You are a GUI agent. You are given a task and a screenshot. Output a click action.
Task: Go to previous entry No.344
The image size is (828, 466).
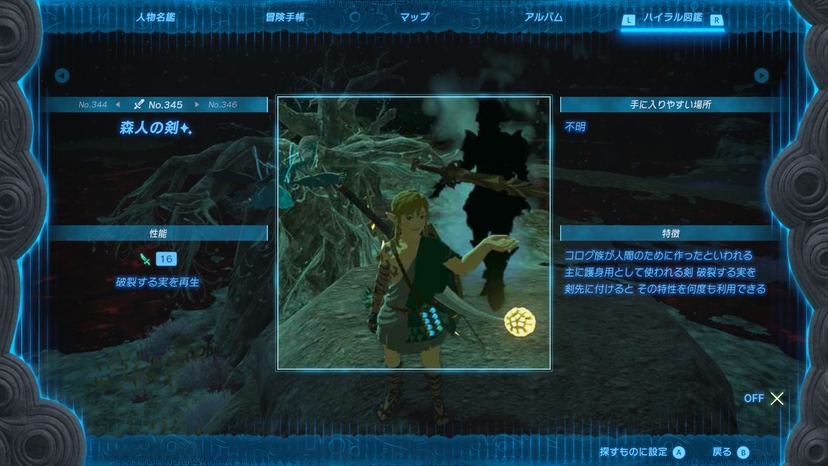tap(93, 104)
